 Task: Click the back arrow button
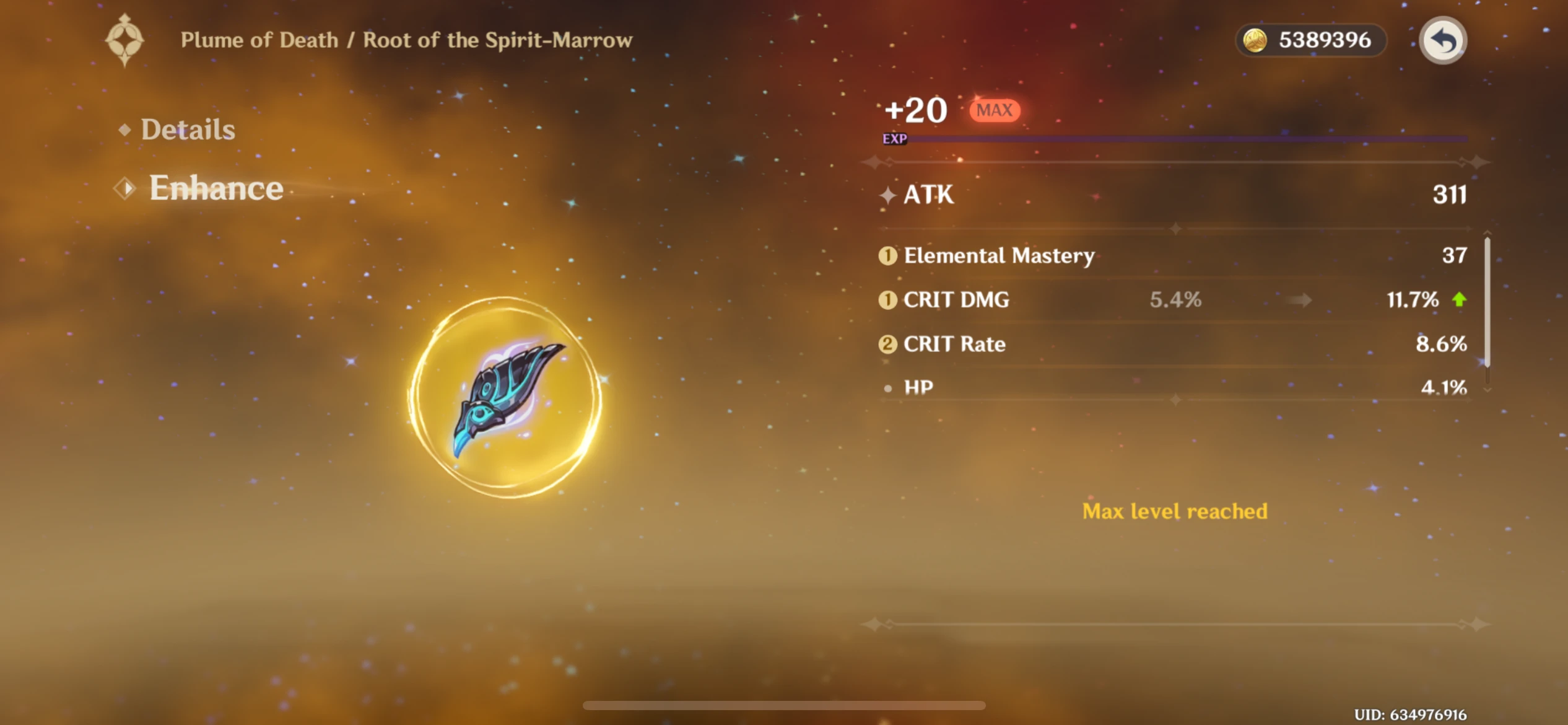pos(1442,41)
